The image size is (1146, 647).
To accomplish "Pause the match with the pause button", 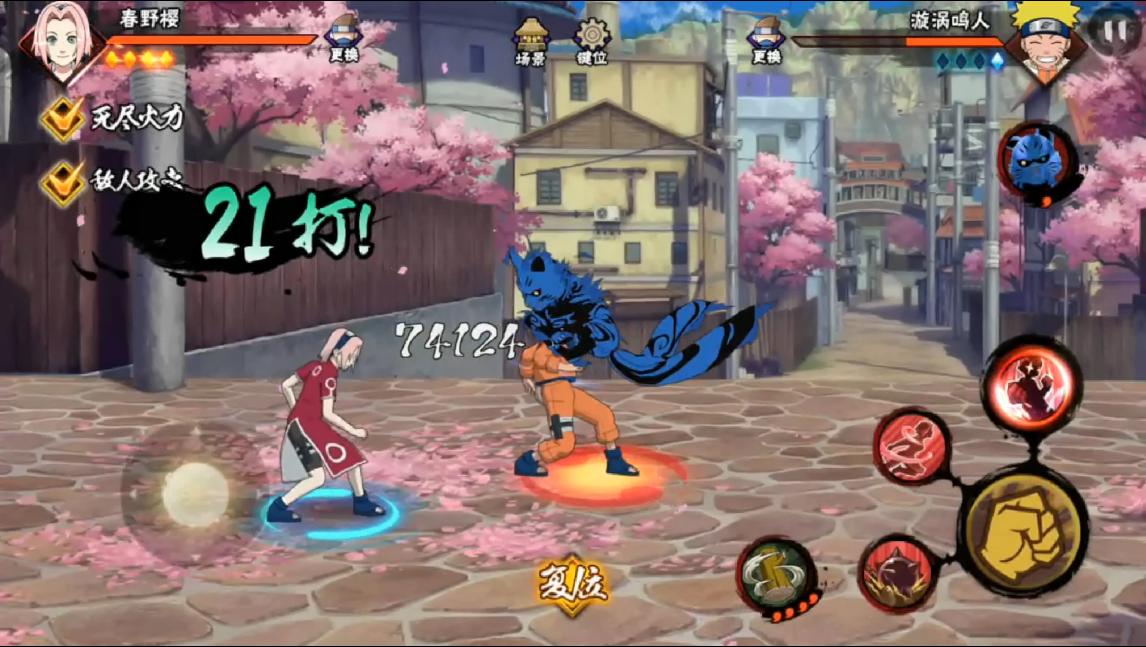I will [x=1110, y=27].
